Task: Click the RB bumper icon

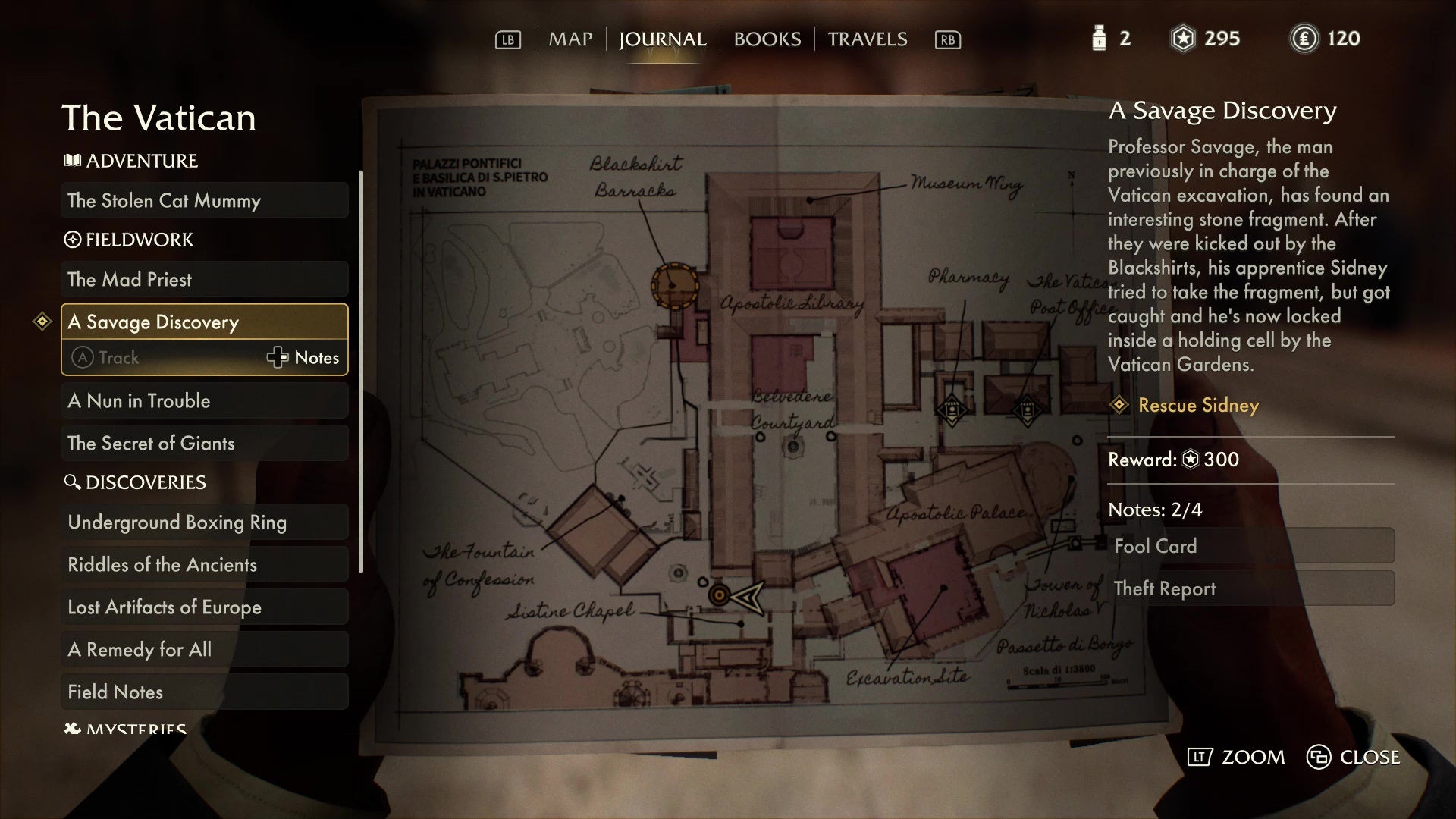Action: coord(948,39)
